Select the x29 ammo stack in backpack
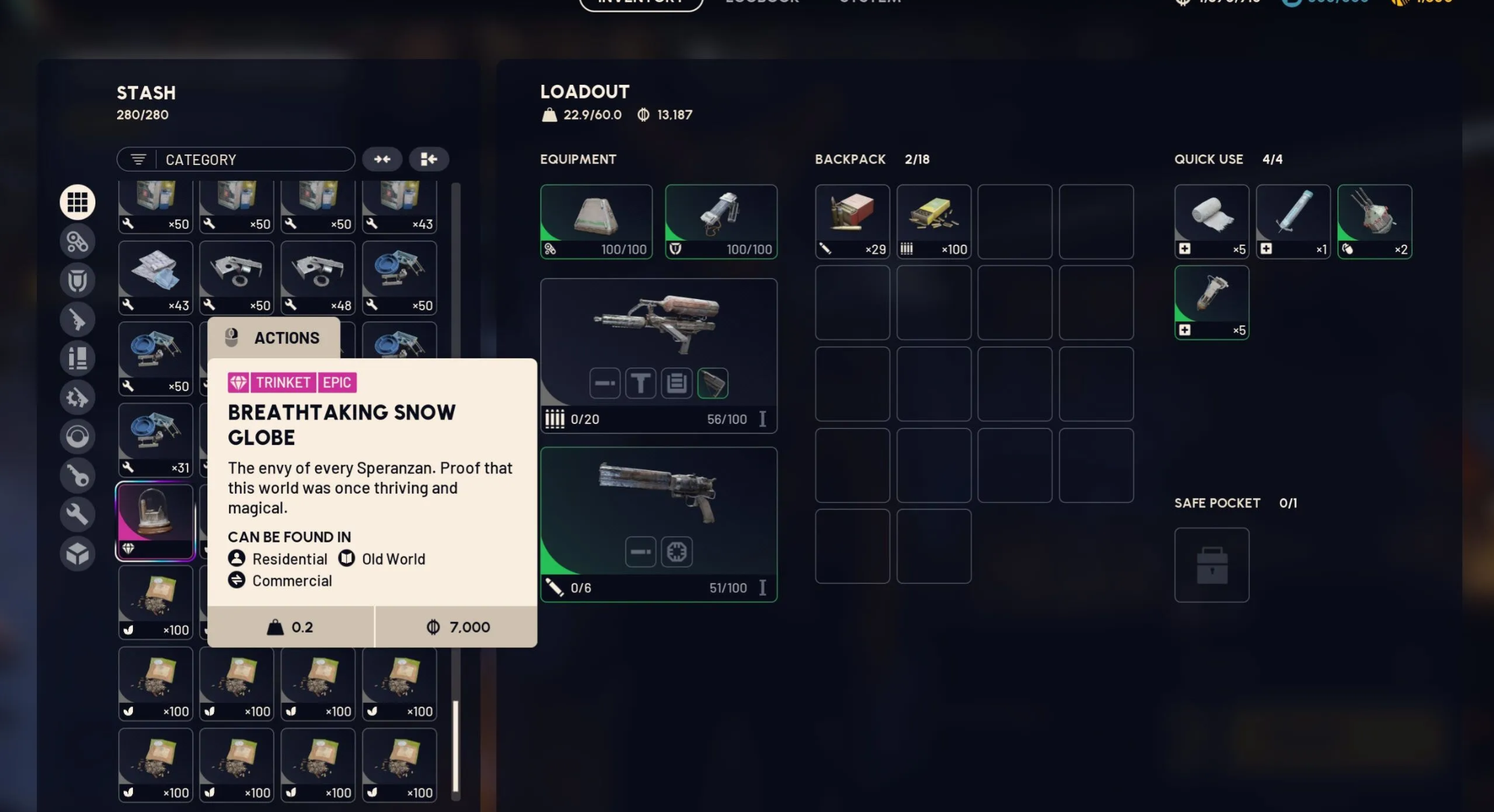The image size is (1494, 812). coord(852,222)
